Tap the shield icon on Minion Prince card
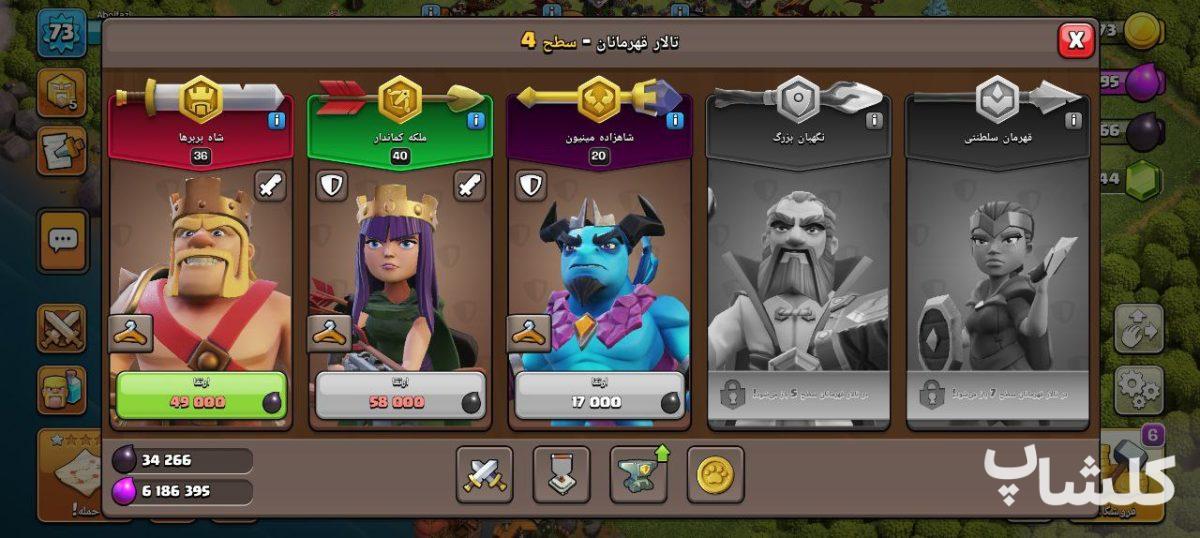This screenshot has height=538, width=1200. click(x=530, y=185)
